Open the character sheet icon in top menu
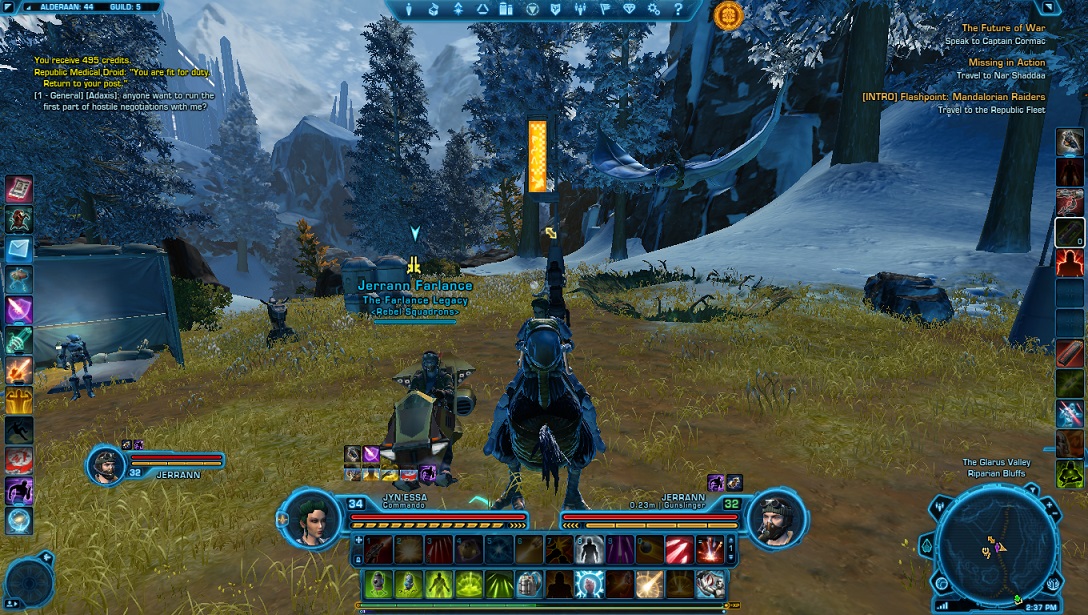The width and height of the screenshot is (1088, 615). point(408,9)
